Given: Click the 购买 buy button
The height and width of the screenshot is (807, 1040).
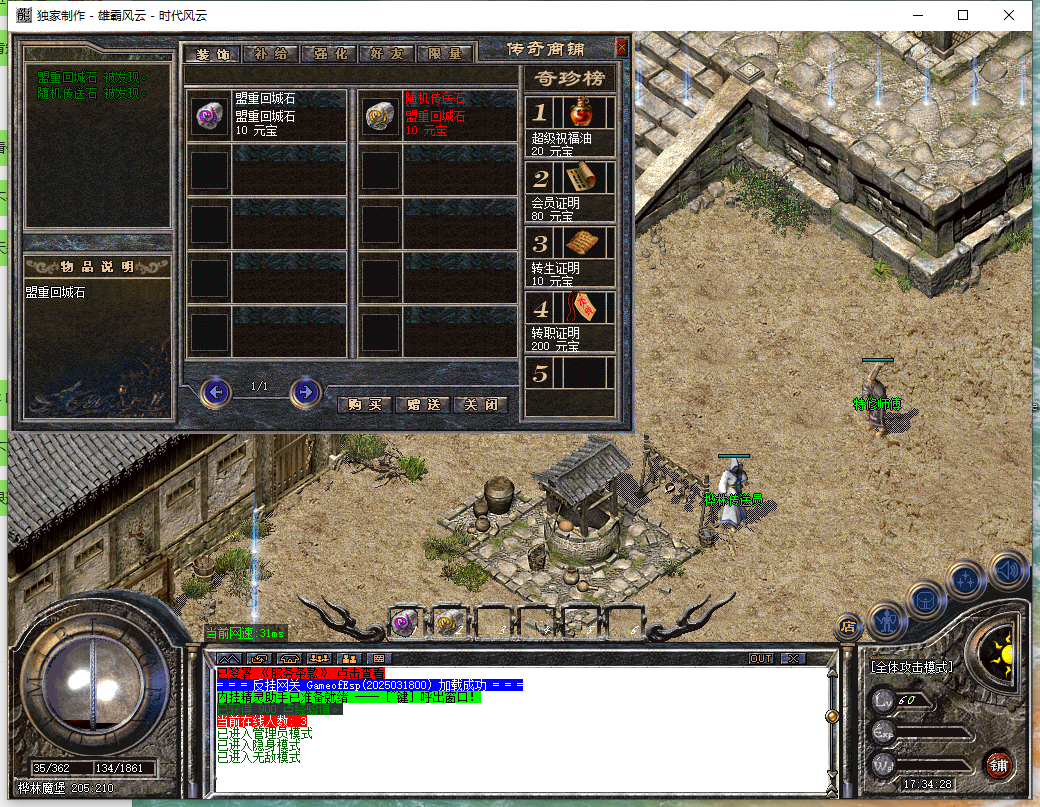Looking at the screenshot, I should [364, 405].
